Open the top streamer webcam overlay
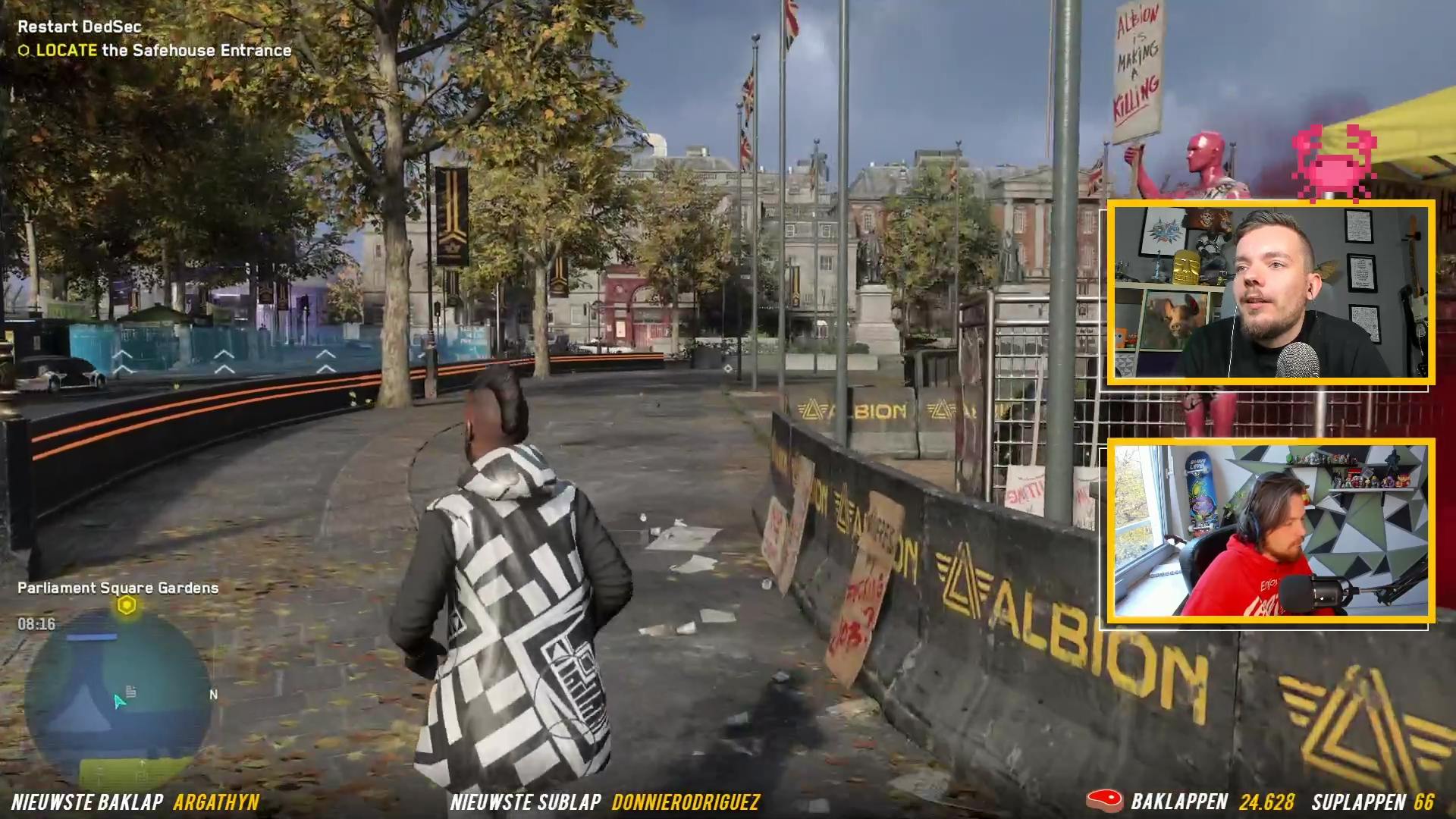Image resolution: width=1456 pixels, height=819 pixels. coord(1271,293)
